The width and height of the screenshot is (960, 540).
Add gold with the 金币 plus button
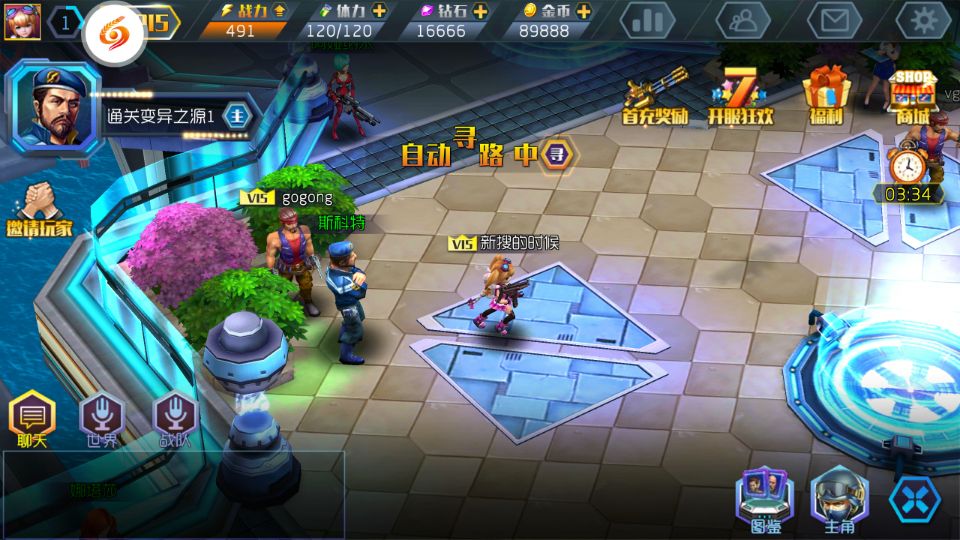[x=583, y=10]
